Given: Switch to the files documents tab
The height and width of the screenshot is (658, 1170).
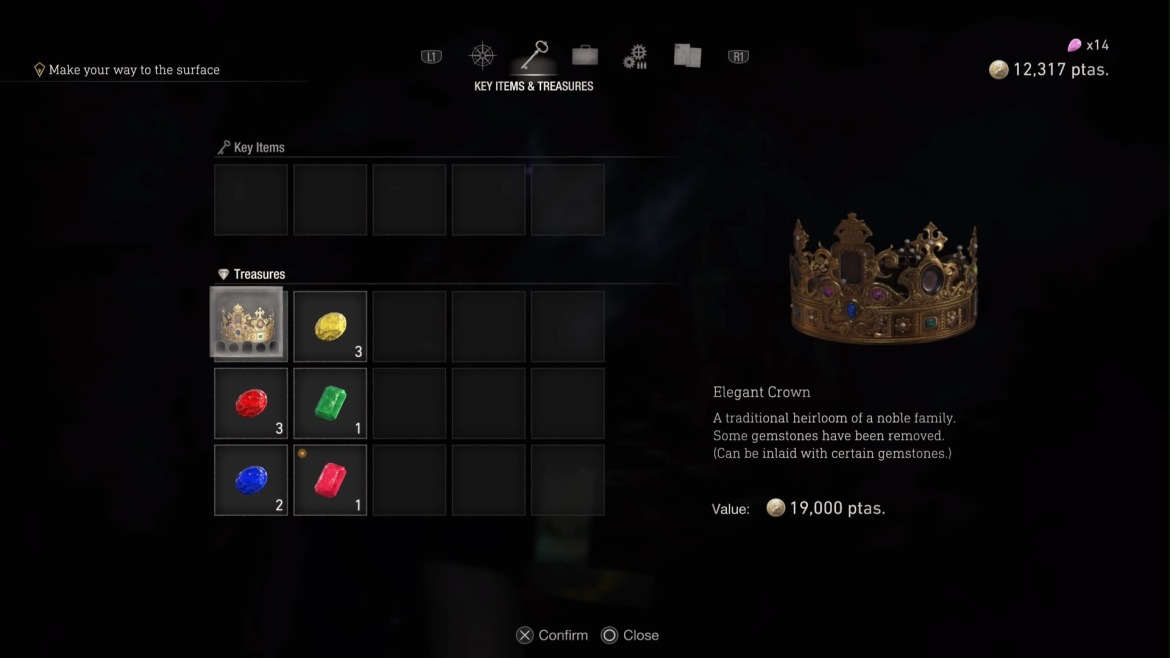Looking at the screenshot, I should tap(687, 56).
